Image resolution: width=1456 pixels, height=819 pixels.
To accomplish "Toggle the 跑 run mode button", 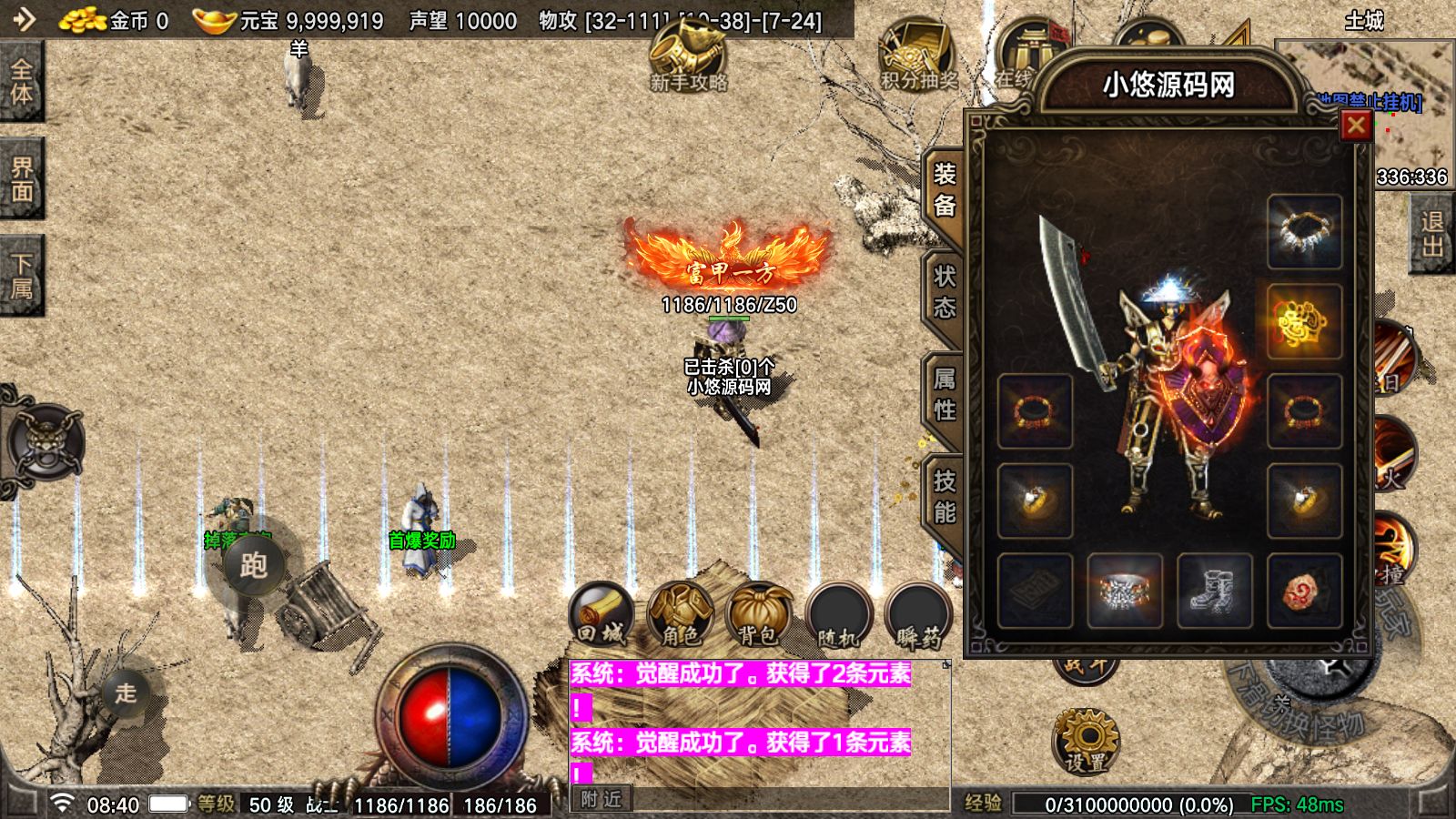I will pos(253,565).
